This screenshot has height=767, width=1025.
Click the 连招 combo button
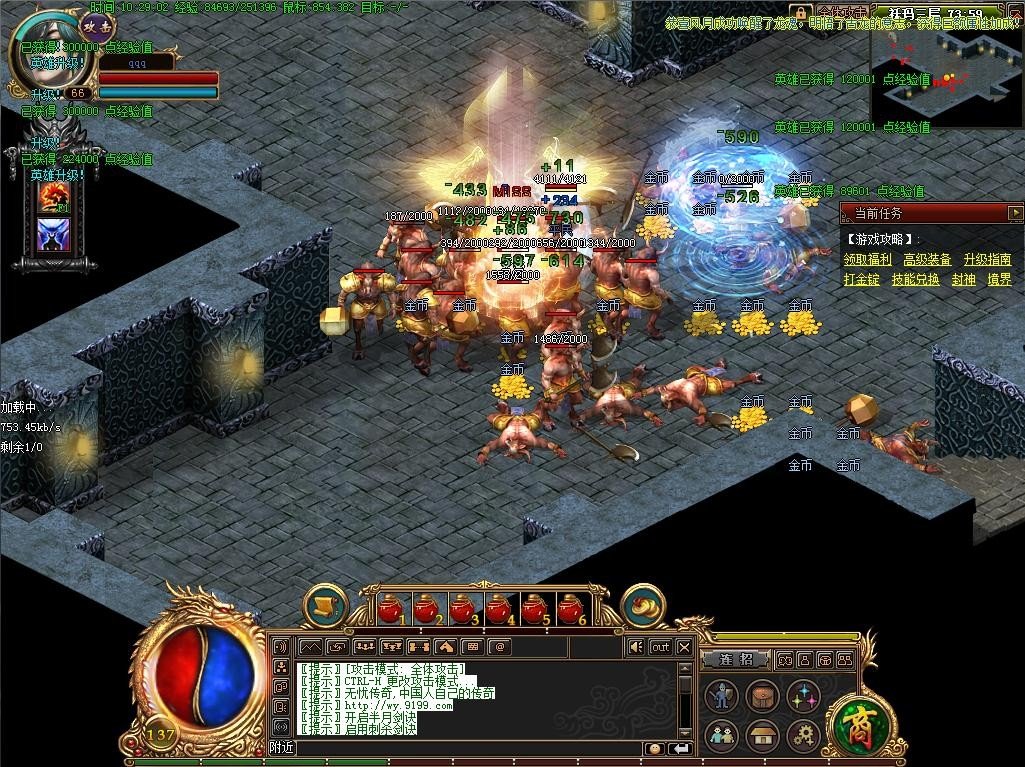coord(733,660)
